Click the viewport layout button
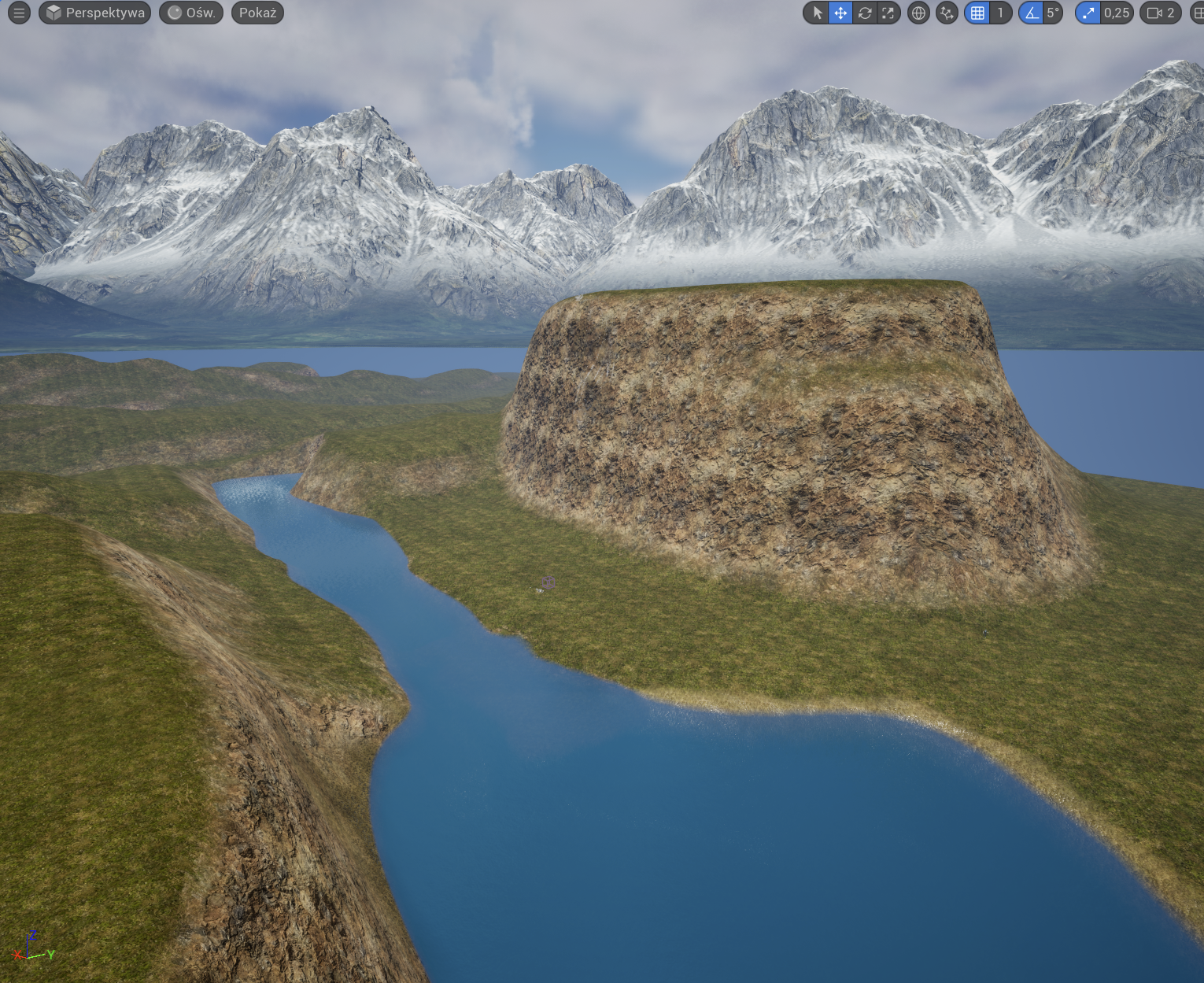 pos(1198,13)
